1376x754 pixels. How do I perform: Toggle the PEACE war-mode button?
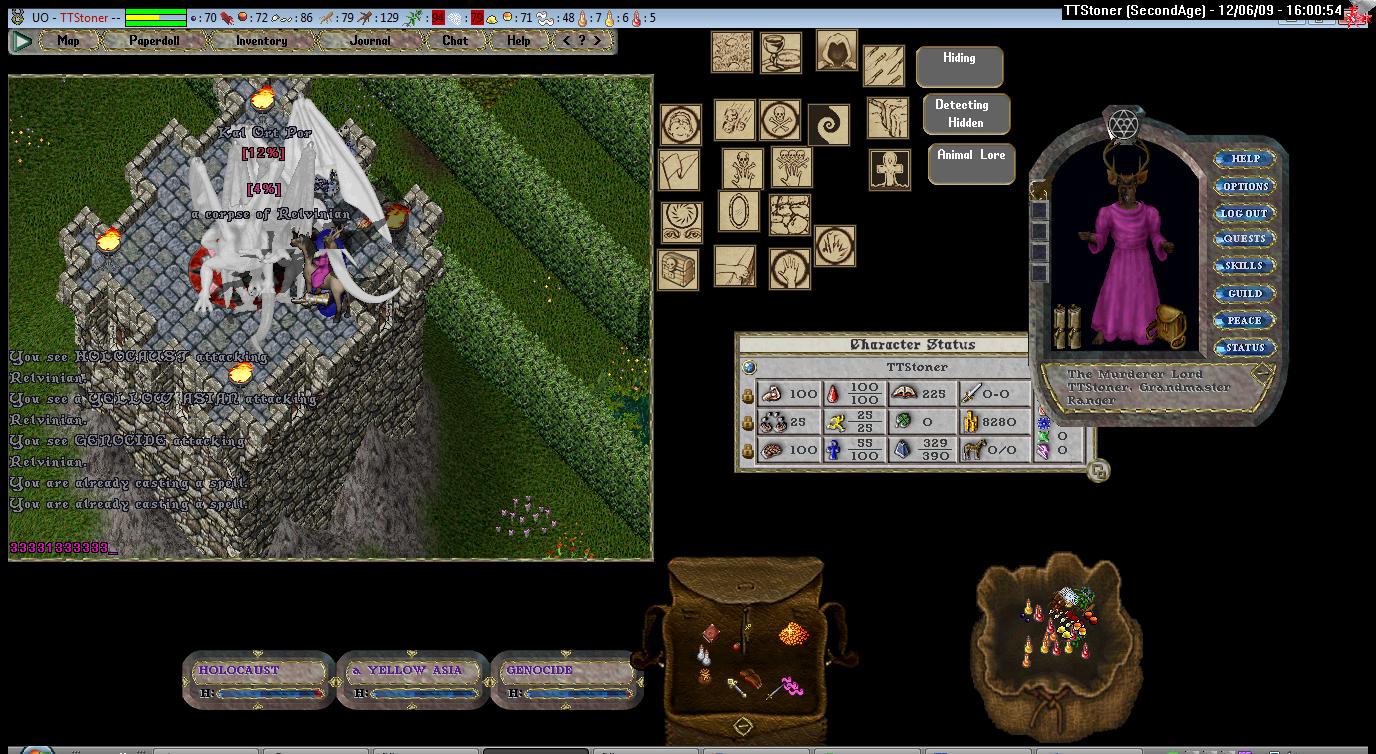1244,320
